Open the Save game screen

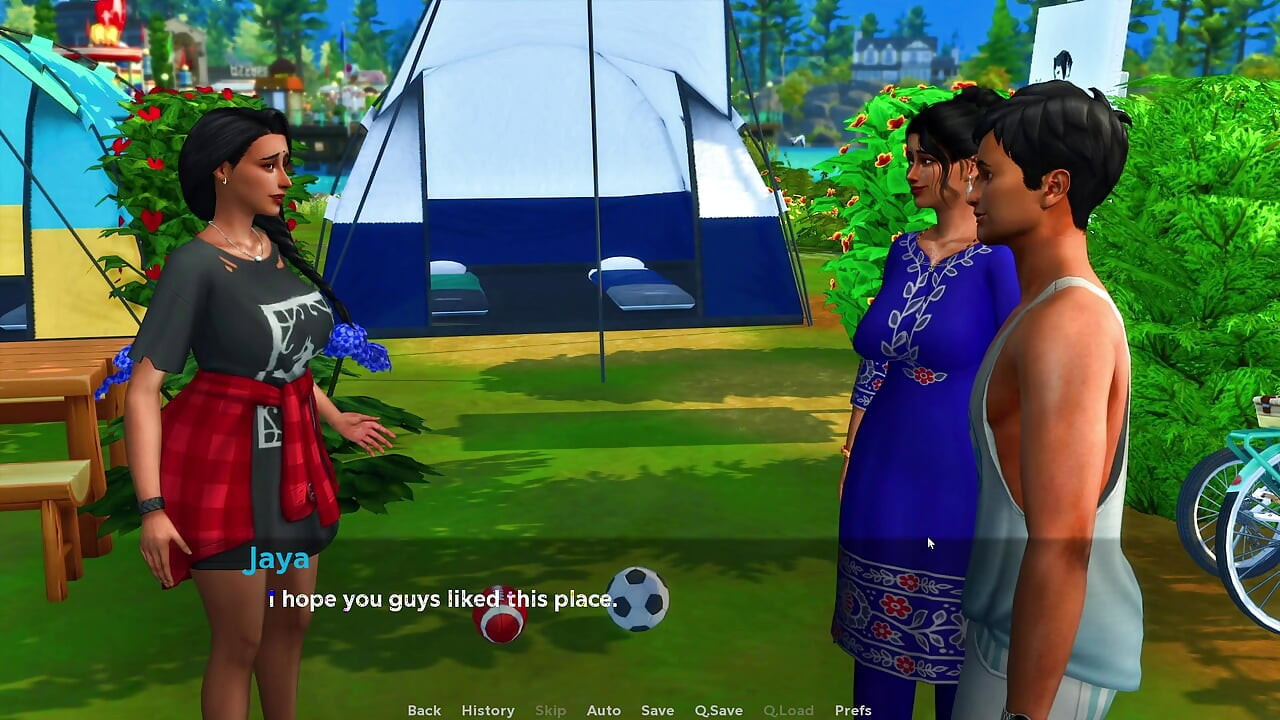pyautogui.click(x=657, y=710)
